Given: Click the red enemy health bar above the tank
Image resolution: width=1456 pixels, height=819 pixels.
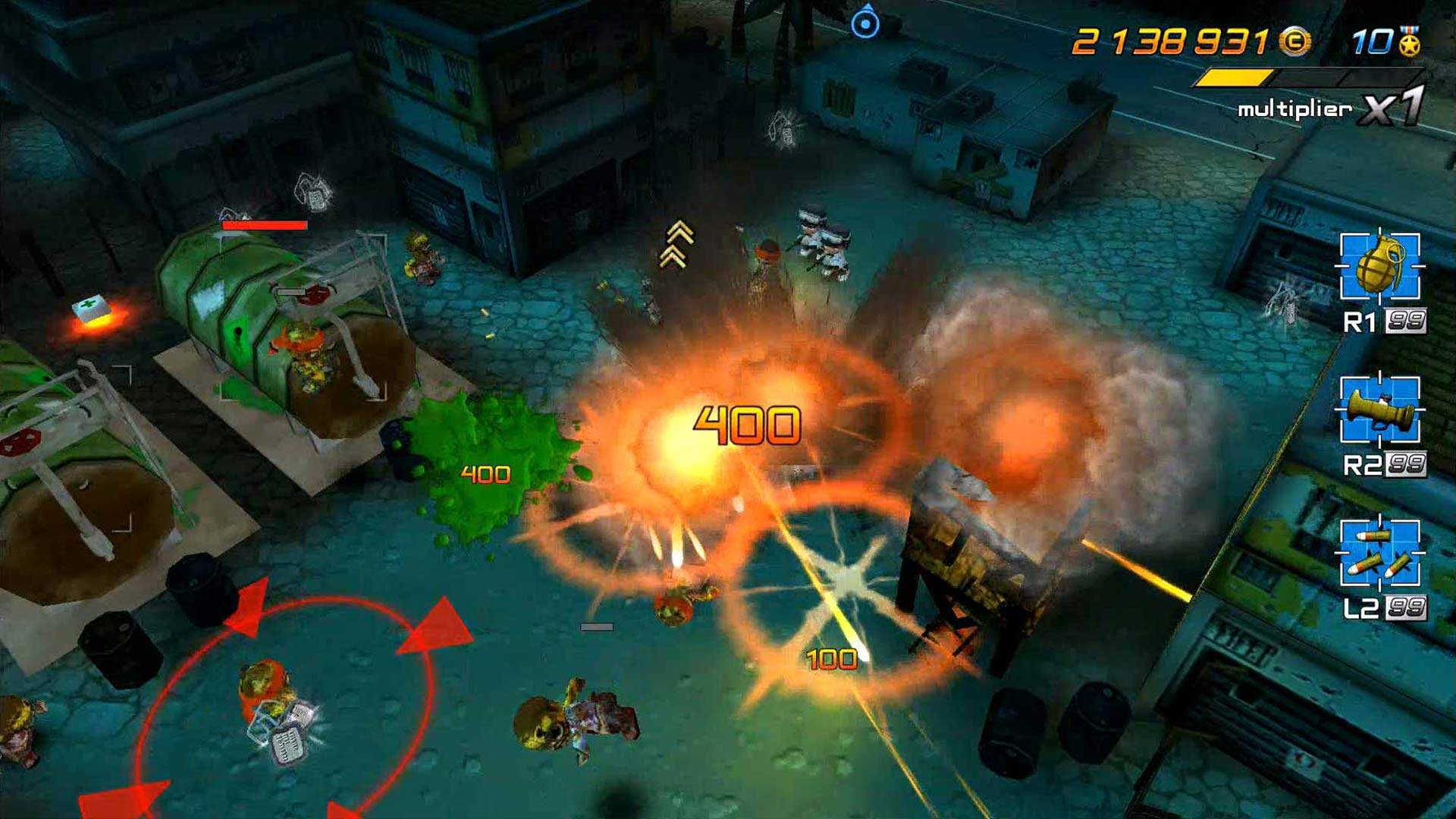Looking at the screenshot, I should [265, 225].
